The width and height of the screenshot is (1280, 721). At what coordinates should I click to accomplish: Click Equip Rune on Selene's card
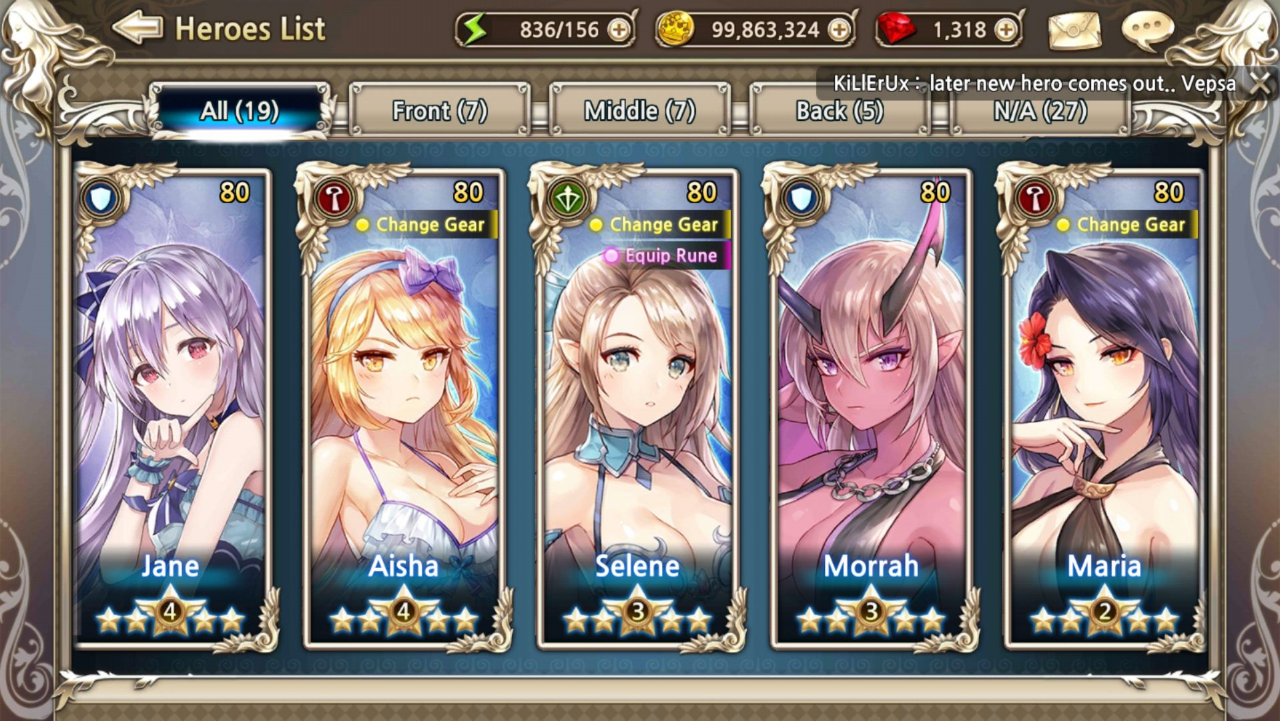coord(664,256)
